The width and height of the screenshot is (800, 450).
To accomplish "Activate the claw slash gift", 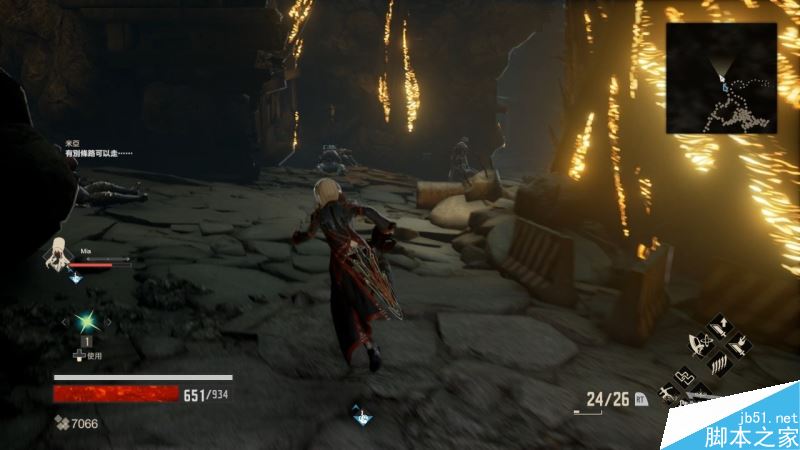I will [720, 366].
